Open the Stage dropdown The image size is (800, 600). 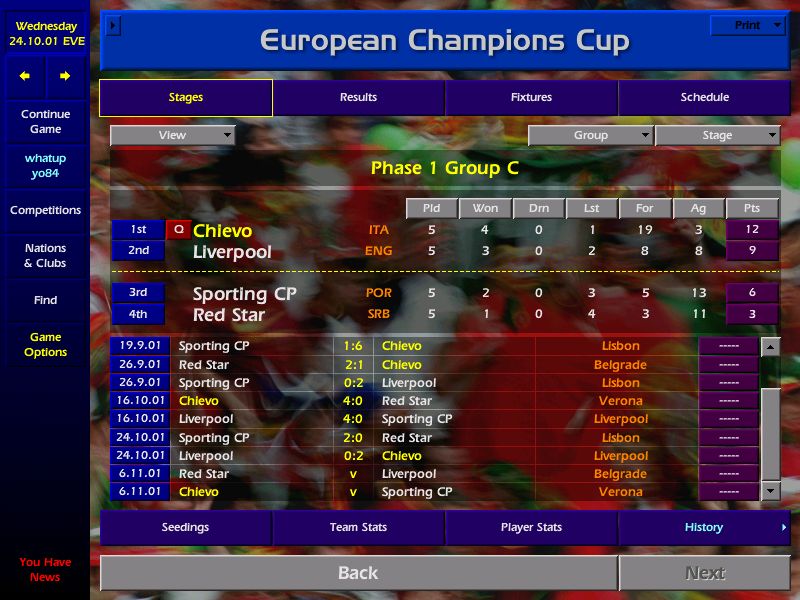717,135
